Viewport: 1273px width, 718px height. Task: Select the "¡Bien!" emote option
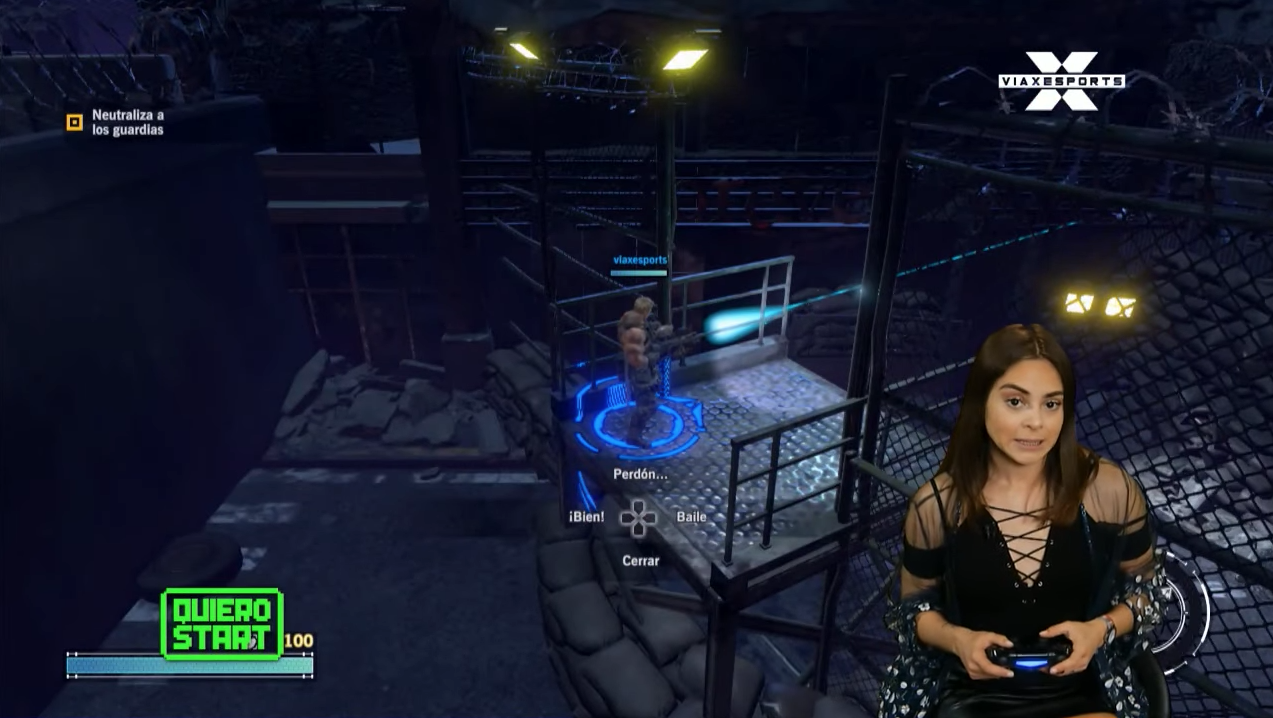coord(587,517)
